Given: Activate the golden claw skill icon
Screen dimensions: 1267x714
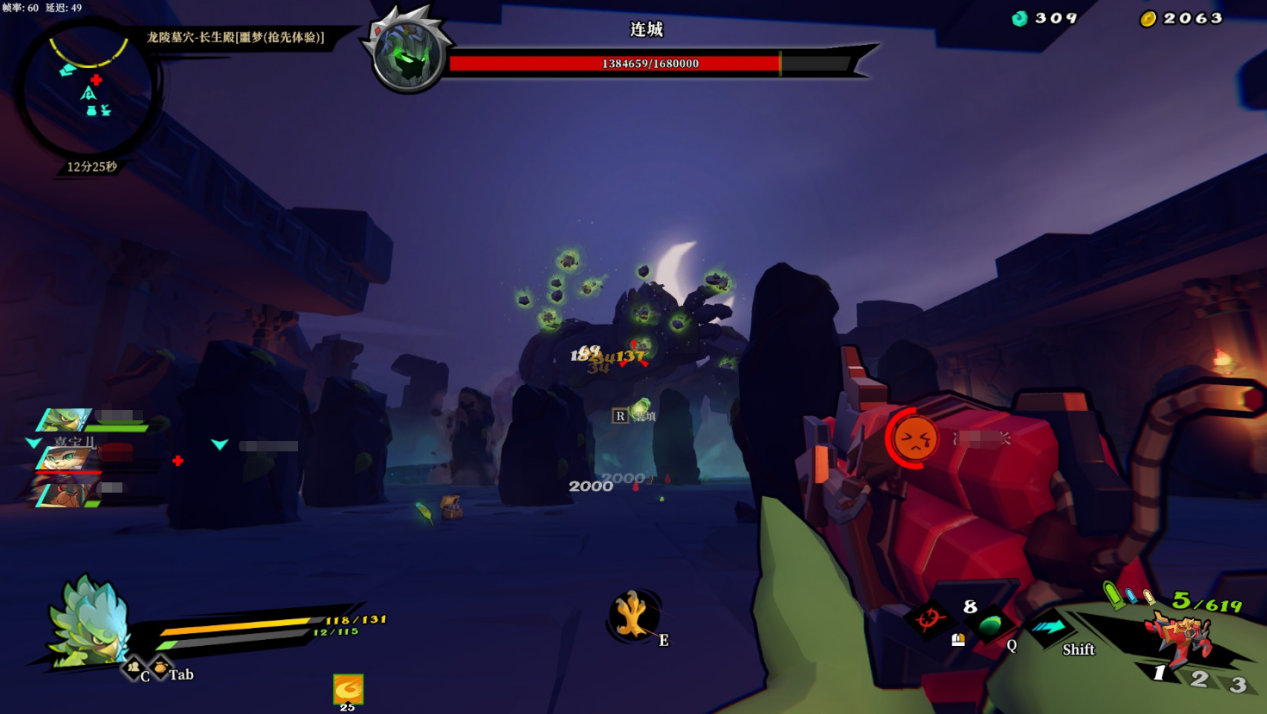Looking at the screenshot, I should pyautogui.click(x=634, y=615).
